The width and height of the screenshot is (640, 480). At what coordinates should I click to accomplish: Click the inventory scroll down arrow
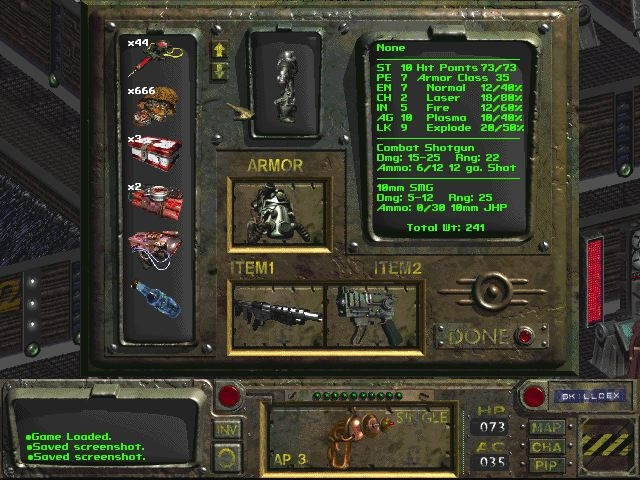[x=219, y=70]
